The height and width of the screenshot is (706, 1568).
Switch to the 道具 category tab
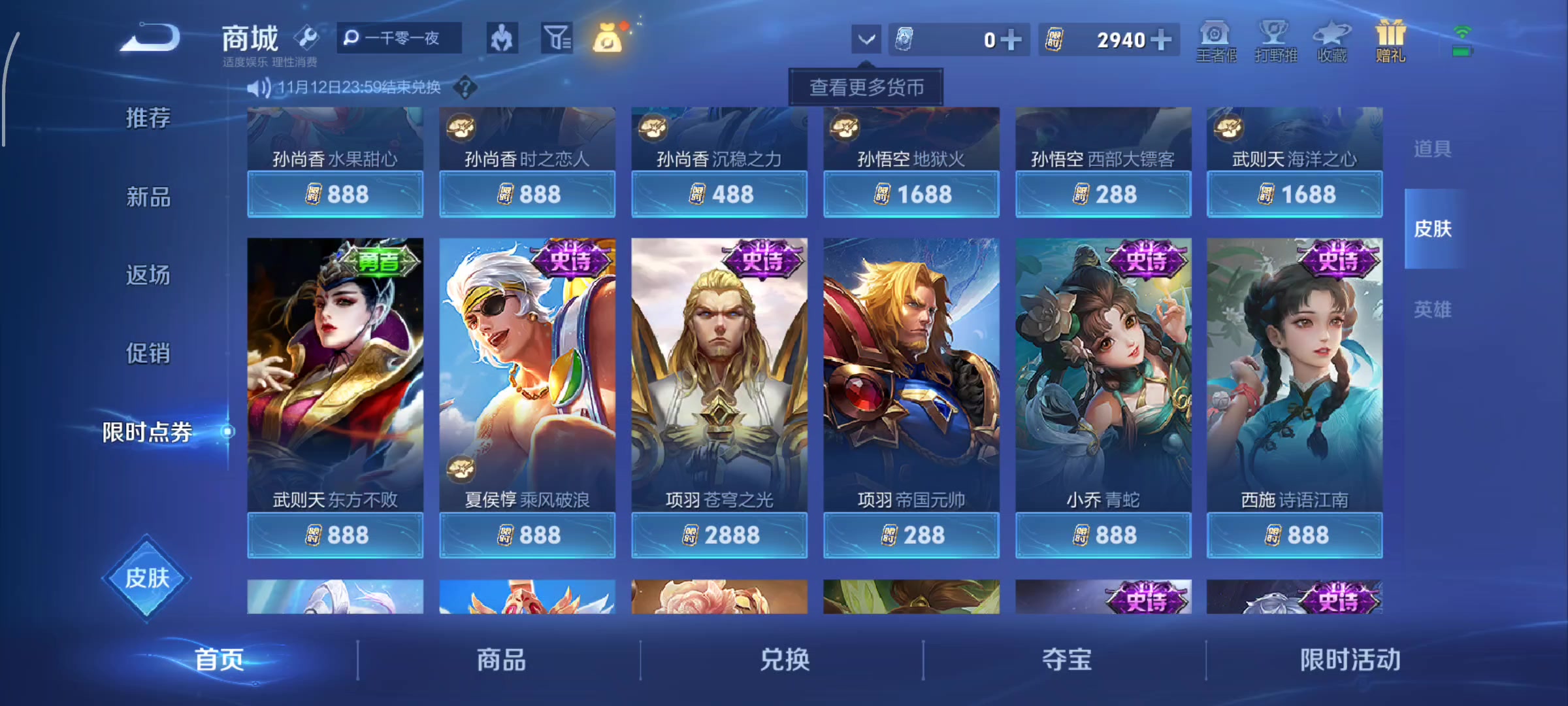(1432, 149)
